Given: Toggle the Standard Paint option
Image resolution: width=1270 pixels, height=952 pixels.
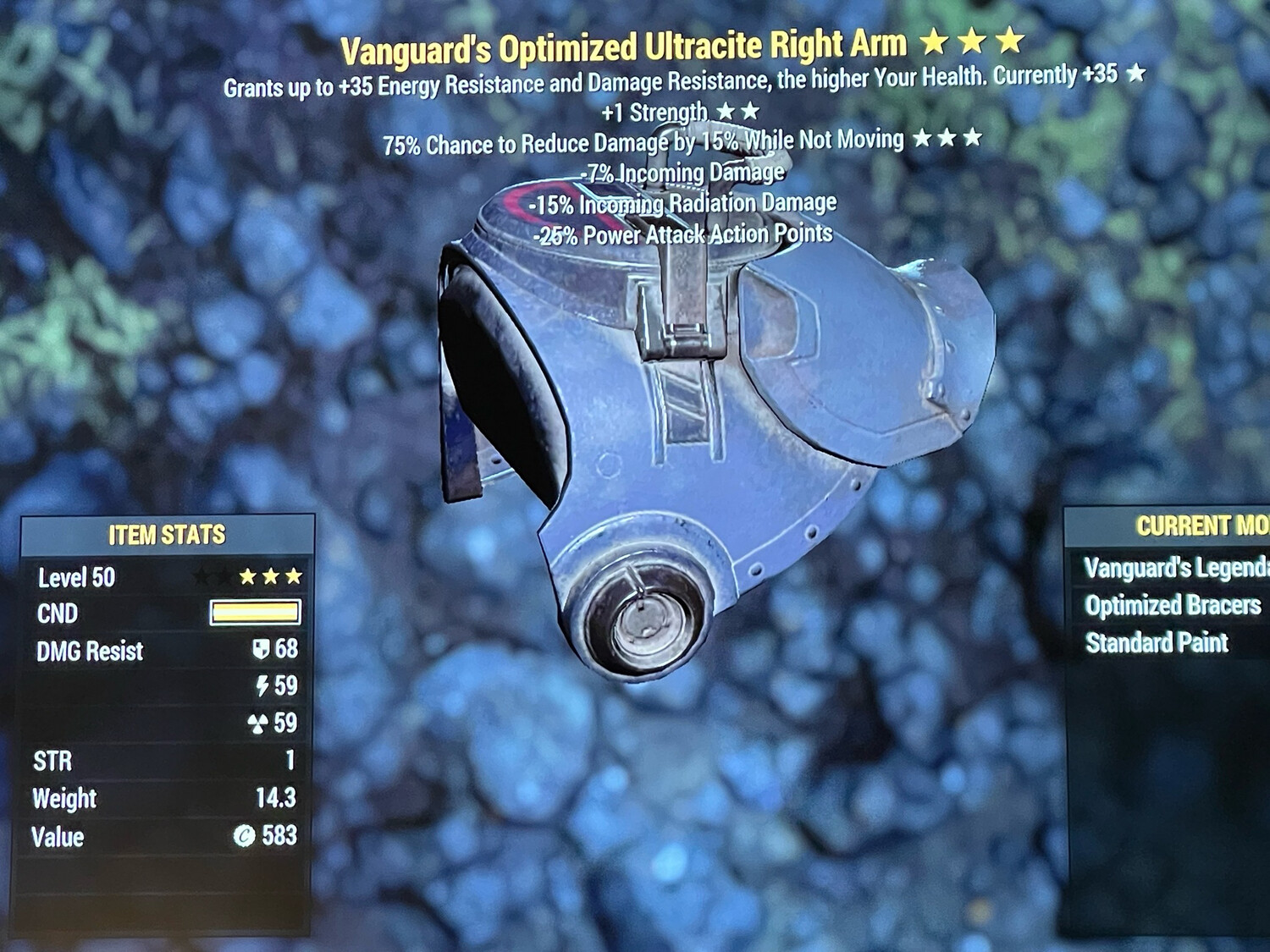Looking at the screenshot, I should click(x=1157, y=641).
